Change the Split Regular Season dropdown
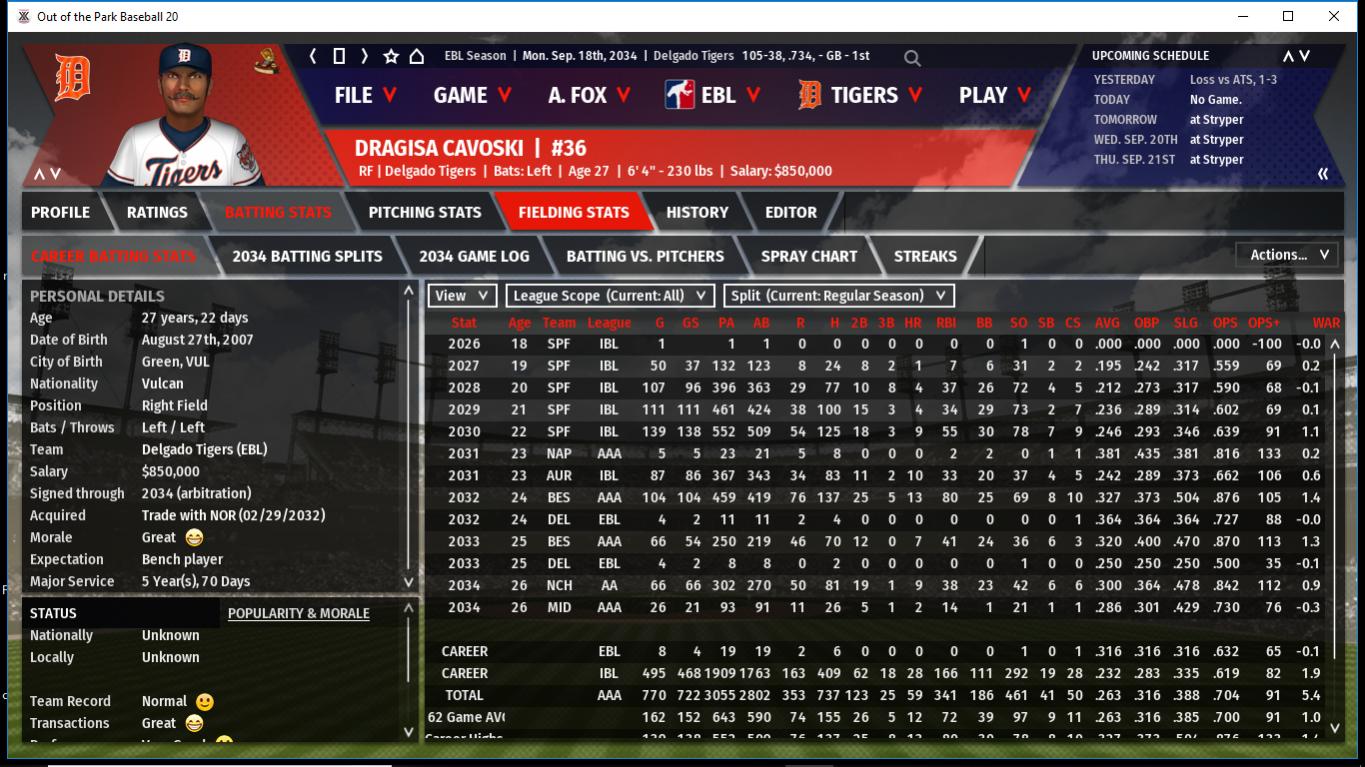1365x767 pixels. [x=838, y=296]
